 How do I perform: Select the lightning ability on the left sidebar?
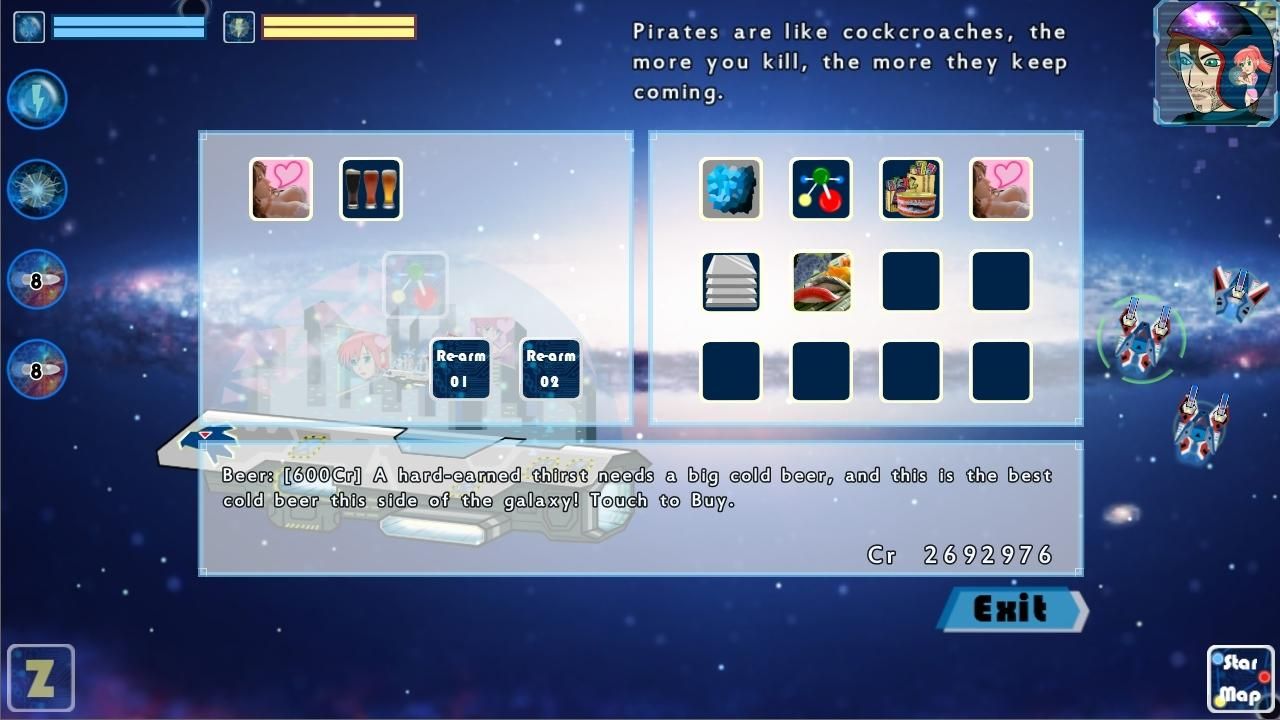click(x=36, y=99)
